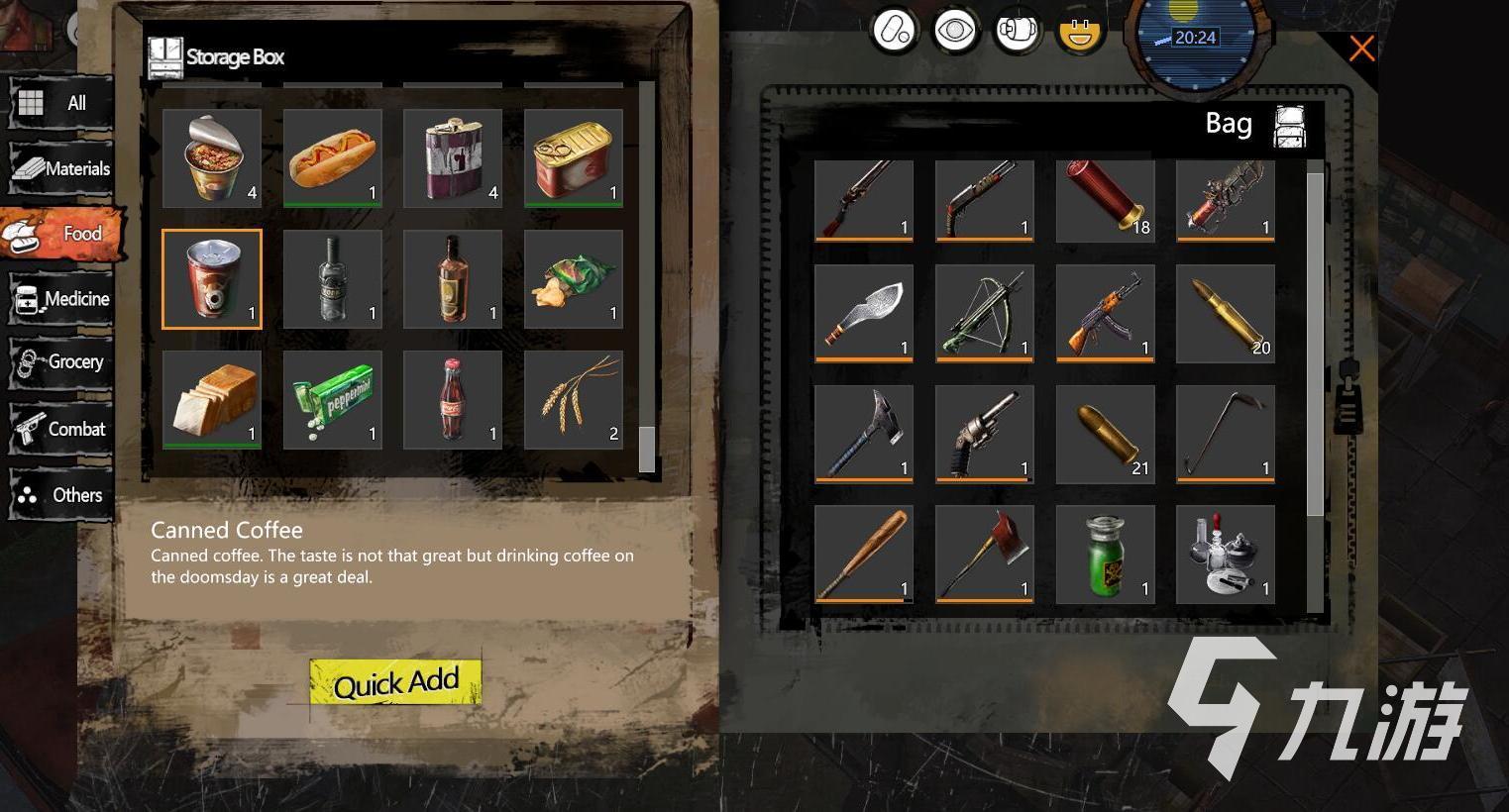Viewport: 1509px width, 812px height.
Task: Click the Quick Add button
Action: 395,682
